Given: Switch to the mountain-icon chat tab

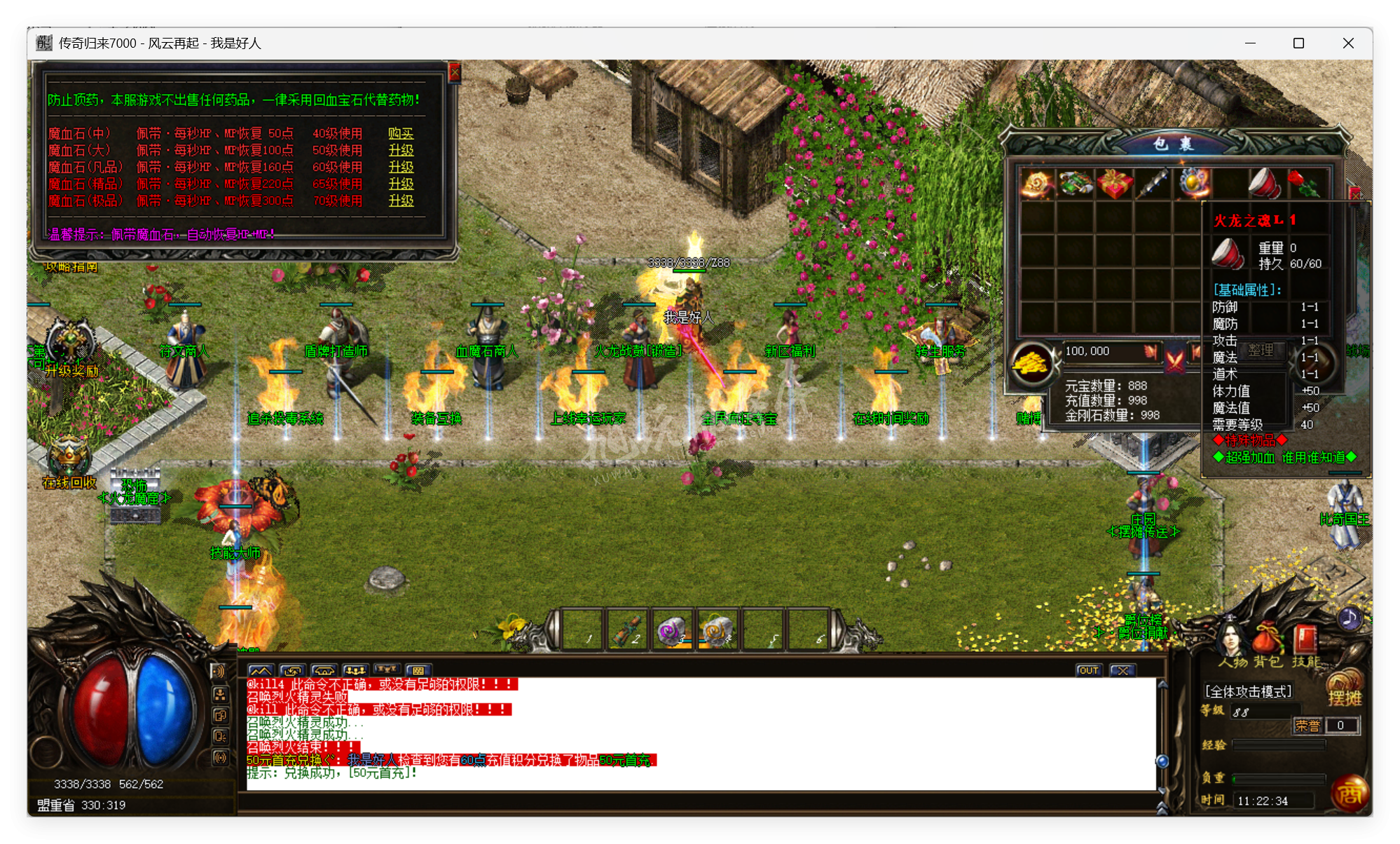Looking at the screenshot, I should pos(260,669).
